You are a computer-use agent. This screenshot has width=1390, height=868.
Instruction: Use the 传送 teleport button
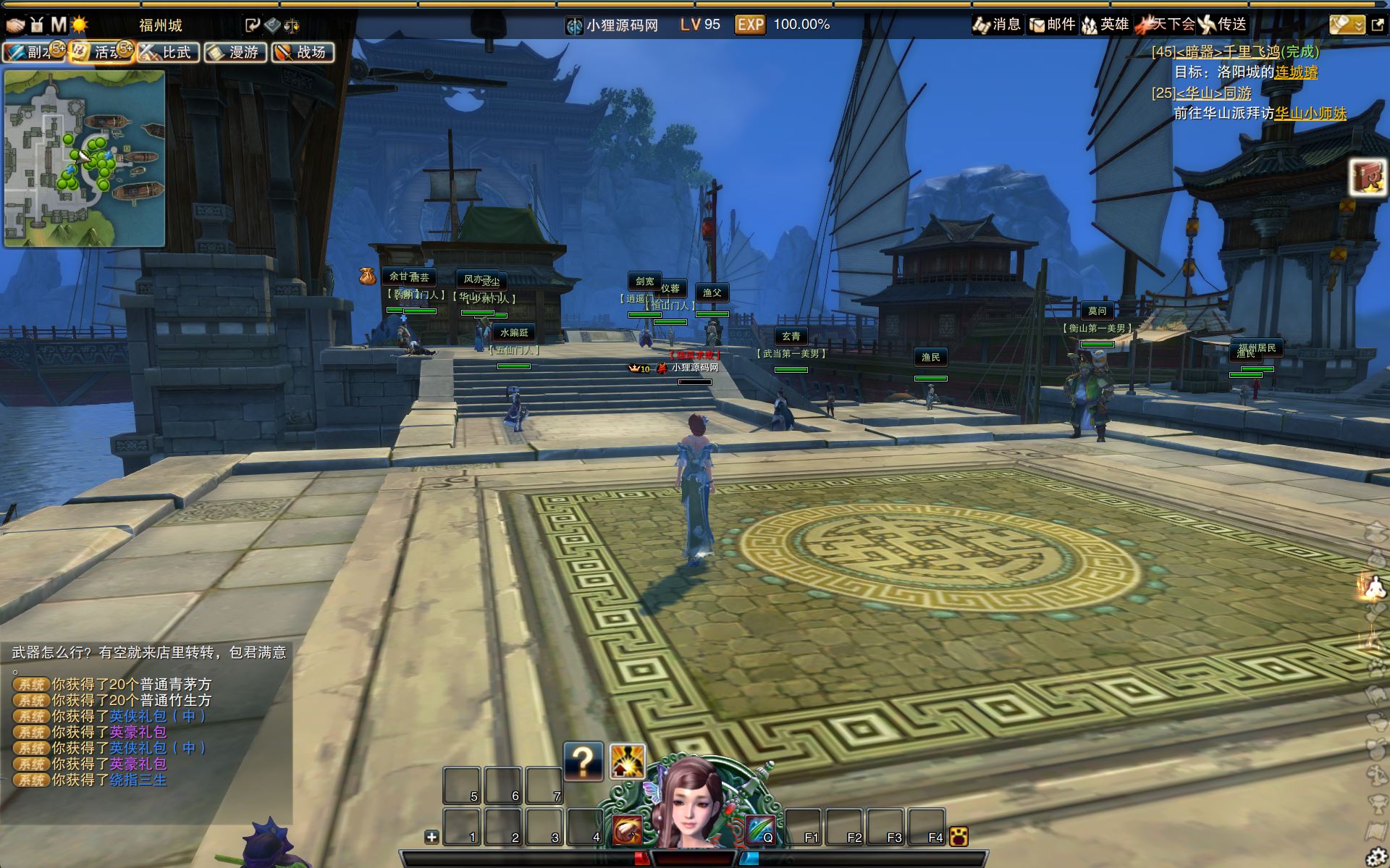point(1223,25)
